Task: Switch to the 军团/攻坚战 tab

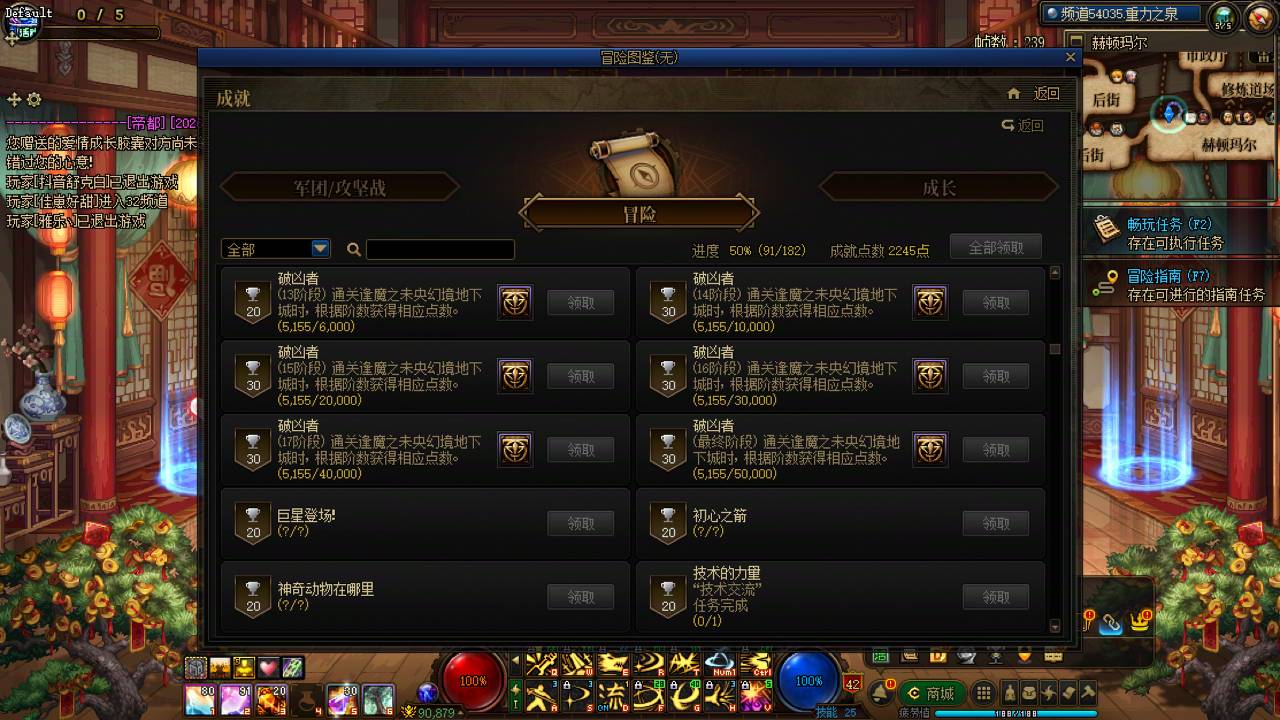Action: [340, 187]
